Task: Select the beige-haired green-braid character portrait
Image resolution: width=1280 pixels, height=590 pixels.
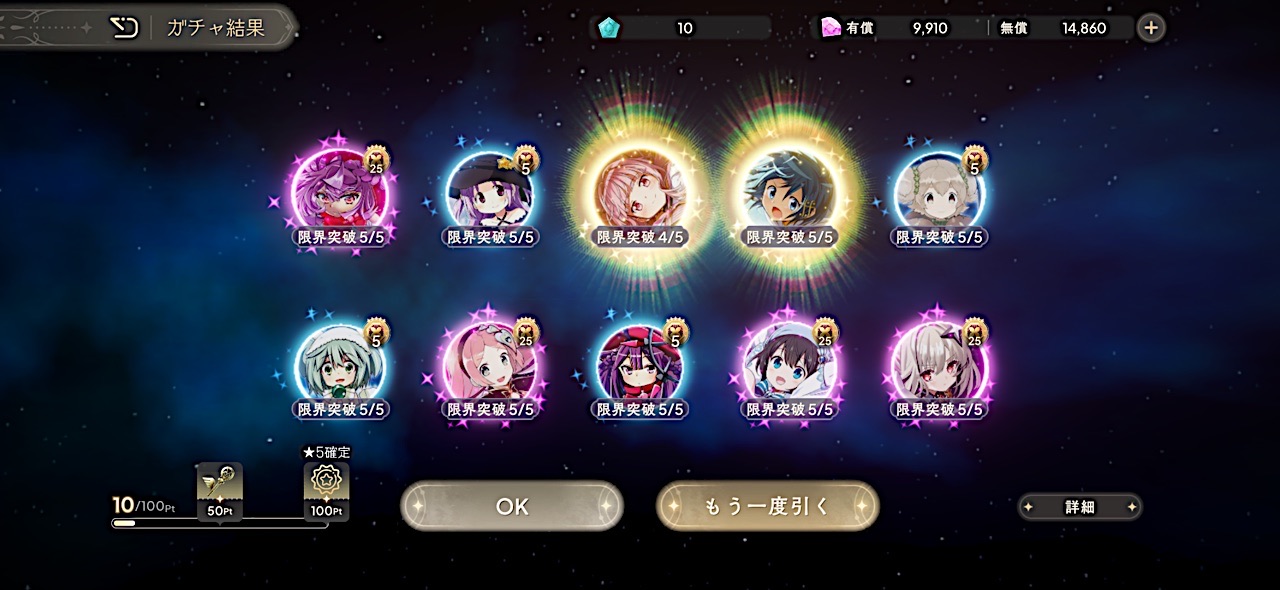Action: click(939, 190)
